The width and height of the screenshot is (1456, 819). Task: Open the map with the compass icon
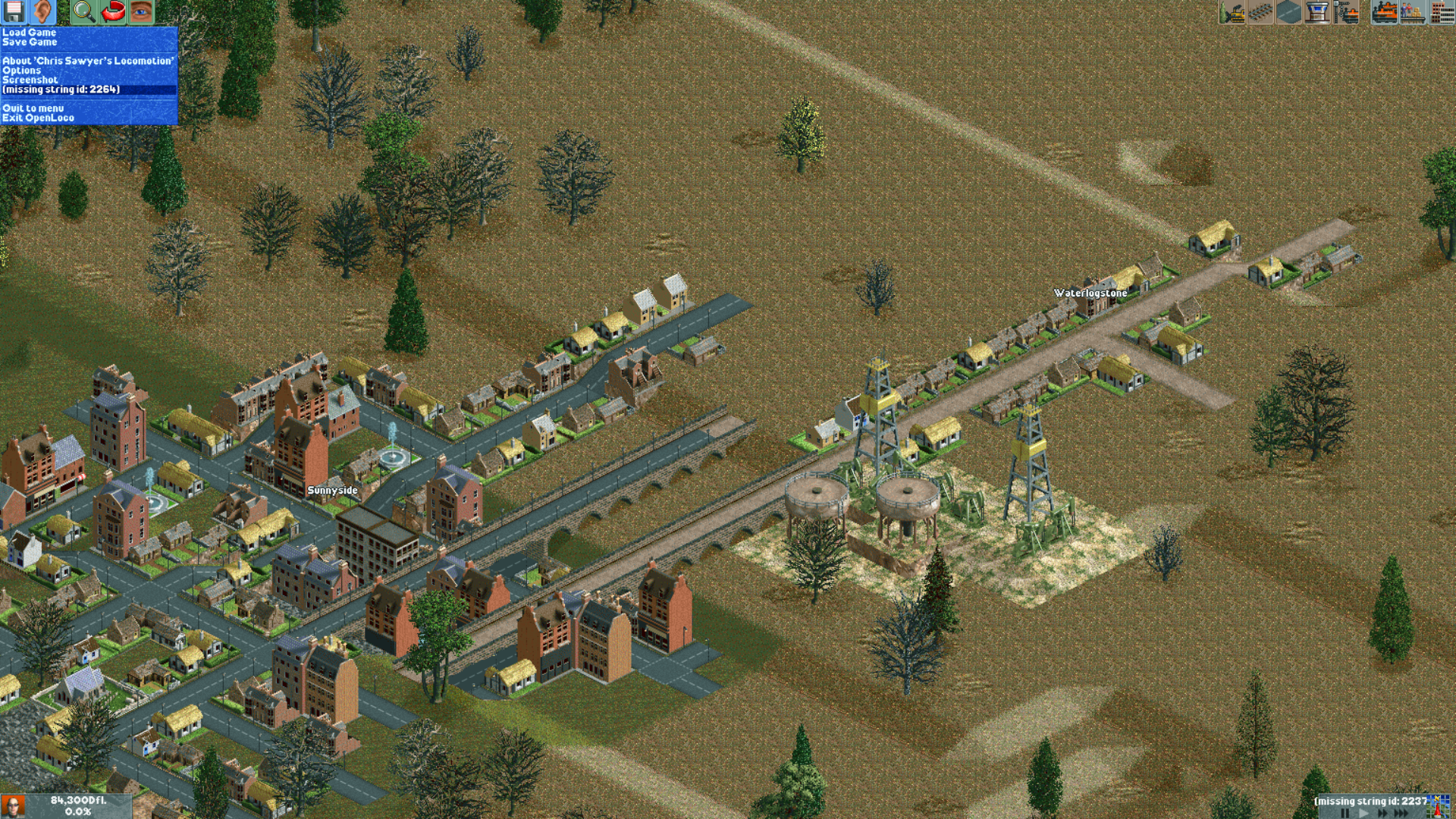[x=1439, y=805]
